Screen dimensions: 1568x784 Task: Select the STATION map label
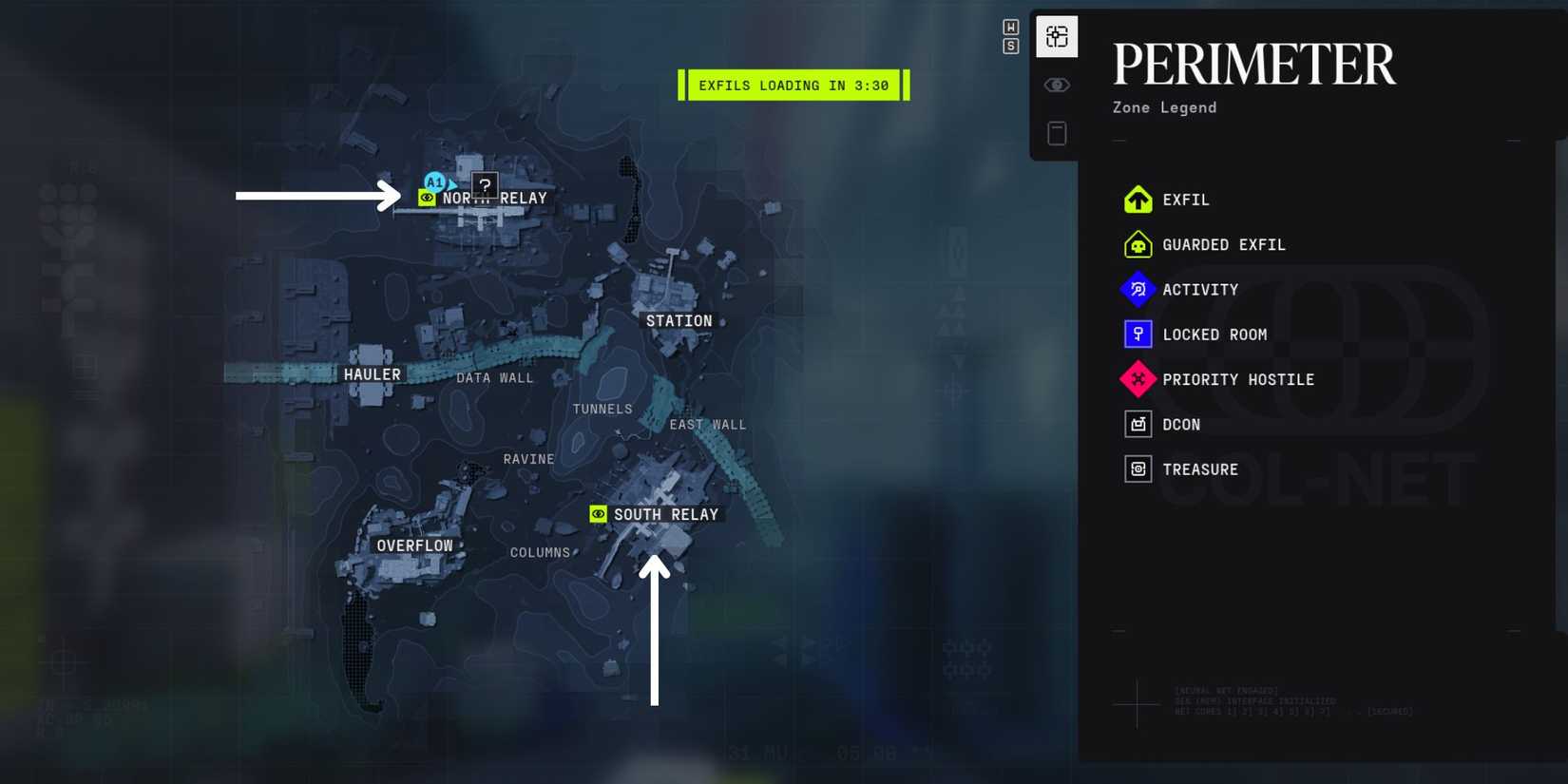(679, 320)
